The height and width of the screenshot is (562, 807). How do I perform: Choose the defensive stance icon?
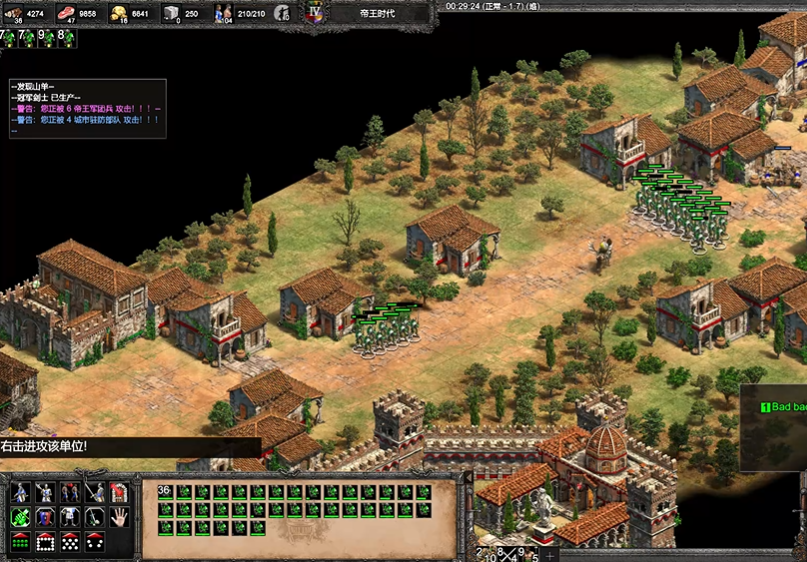45,492
